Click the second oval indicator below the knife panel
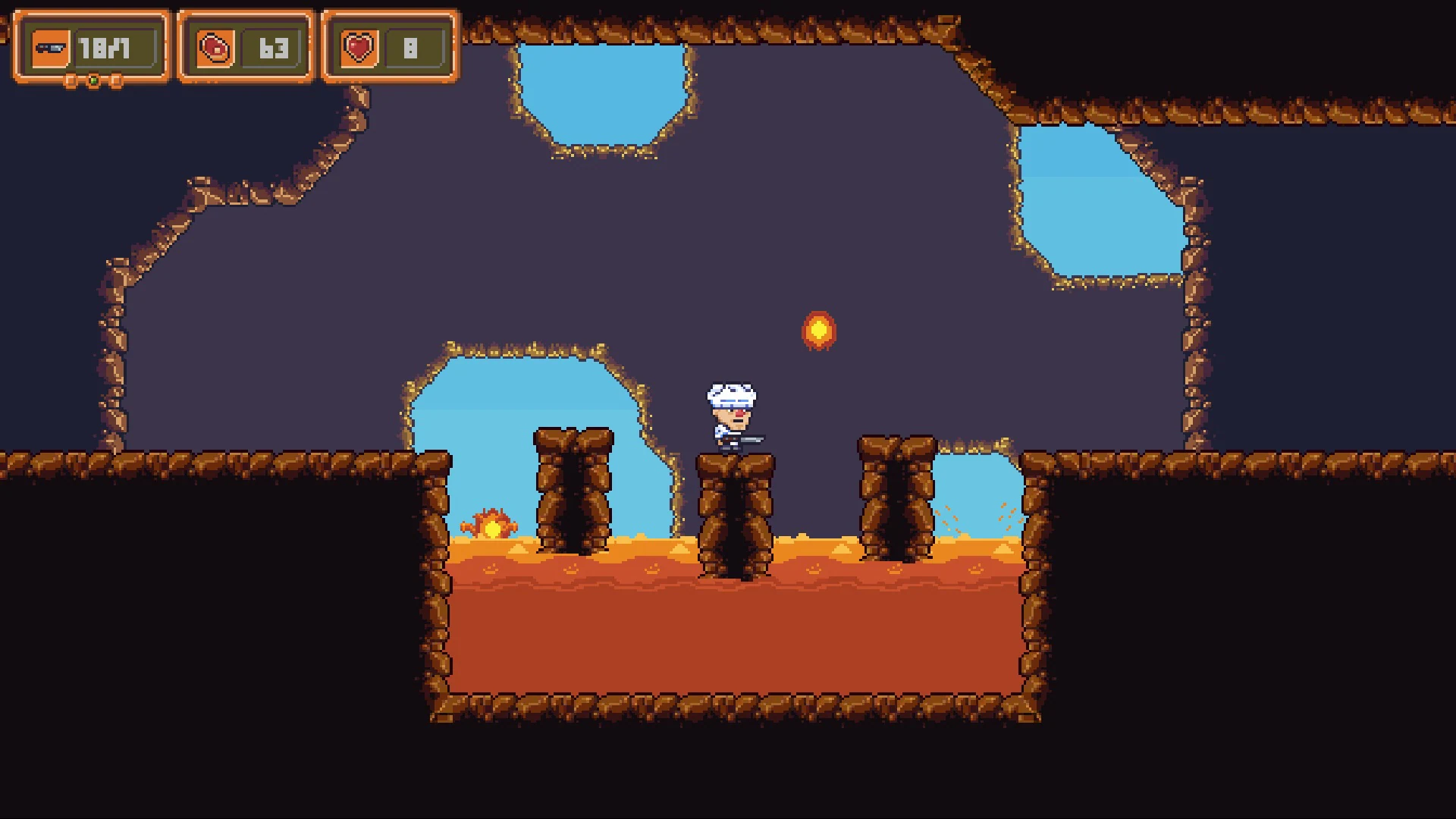 pos(116,81)
